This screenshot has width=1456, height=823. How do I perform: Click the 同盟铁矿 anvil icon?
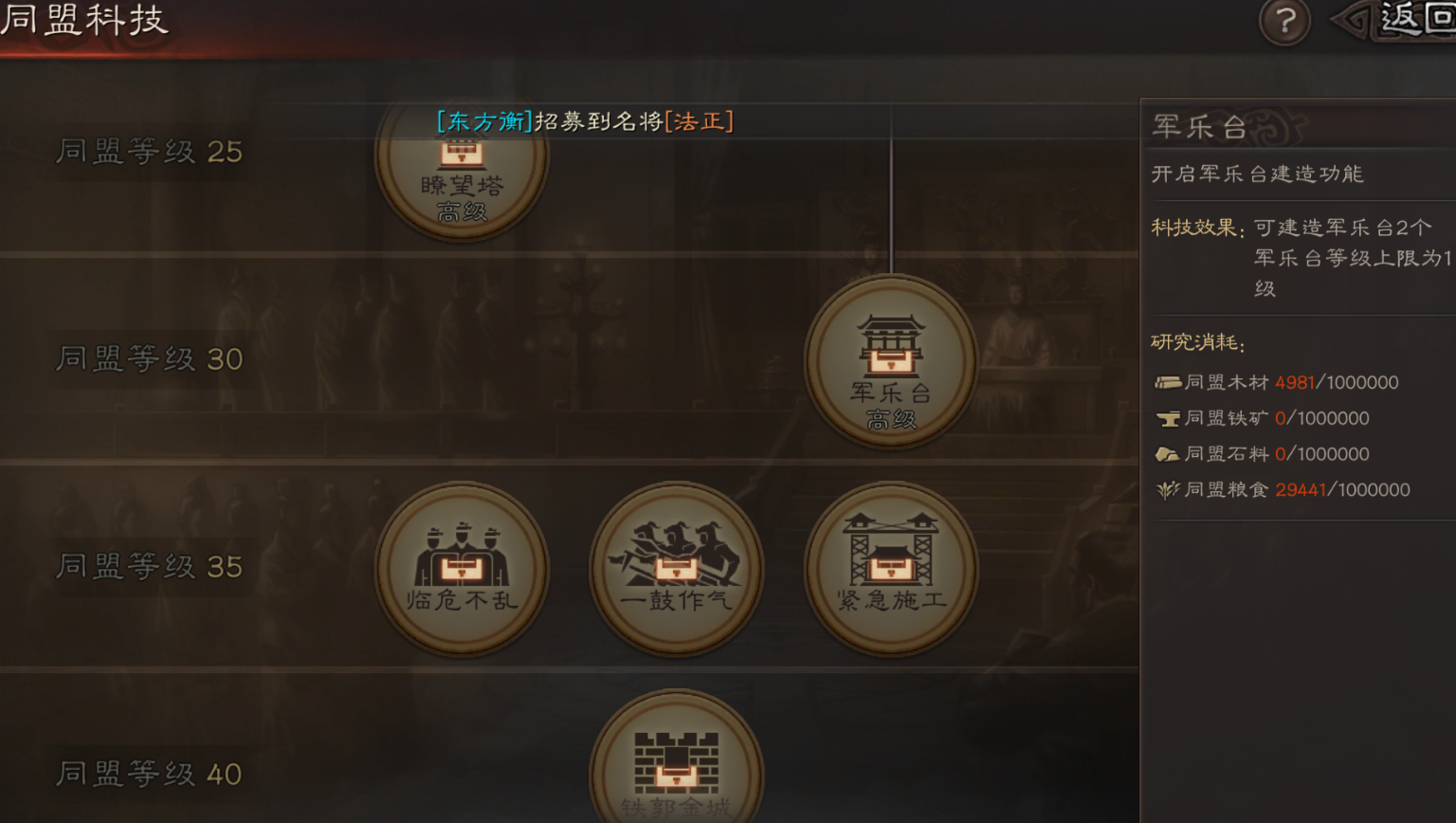pyautogui.click(x=1169, y=418)
